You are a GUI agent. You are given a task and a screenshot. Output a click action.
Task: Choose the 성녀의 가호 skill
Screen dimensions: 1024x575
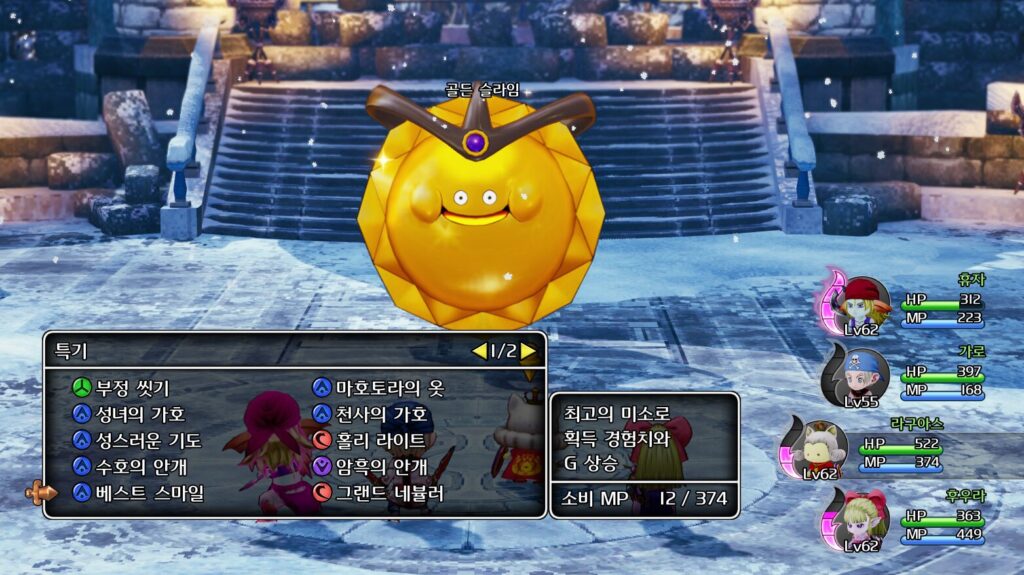point(139,414)
